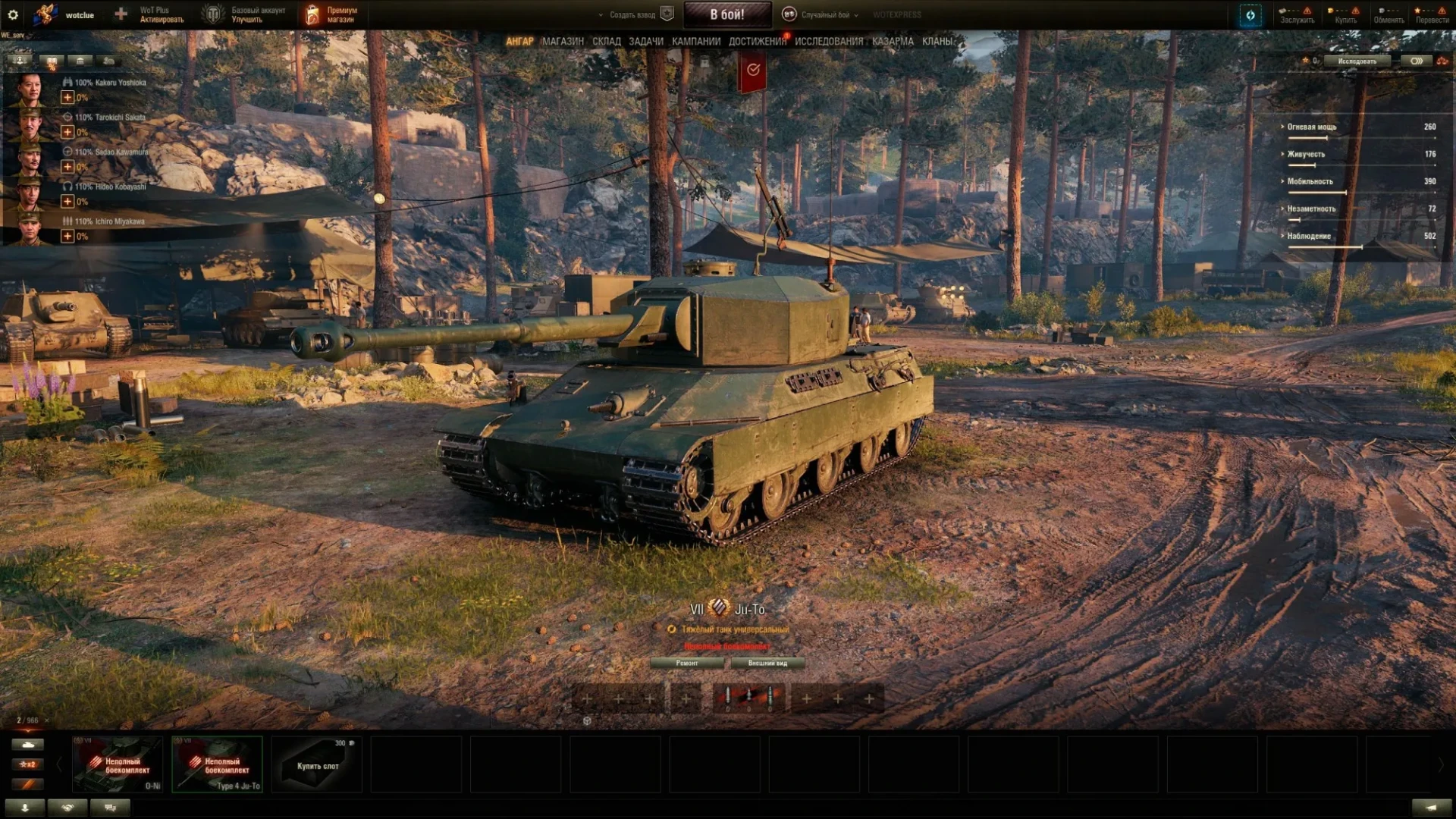Open the Внешний вид customization button
1456x819 pixels.
pos(767,664)
